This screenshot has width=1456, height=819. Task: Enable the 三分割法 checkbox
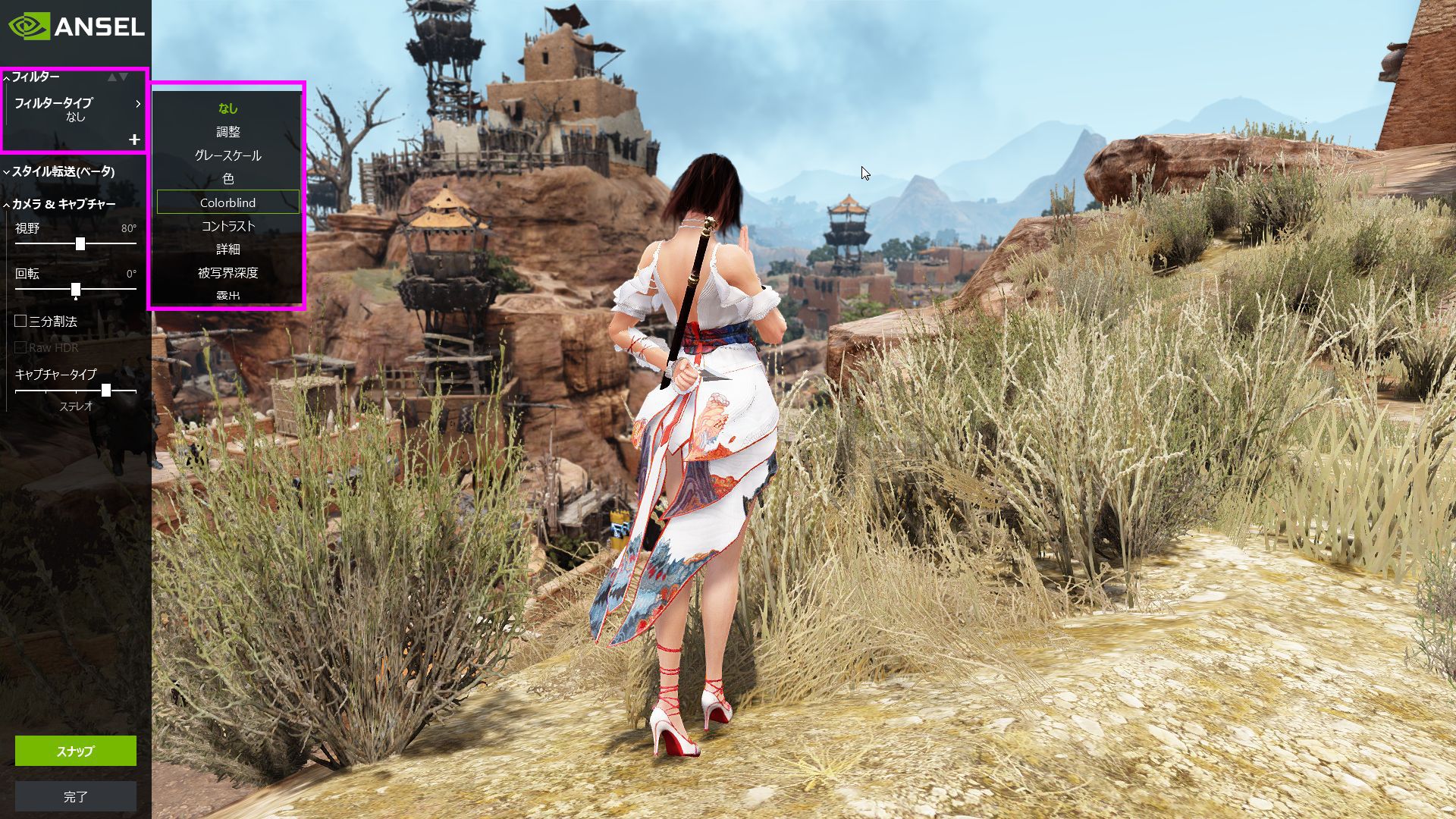pyautogui.click(x=21, y=322)
